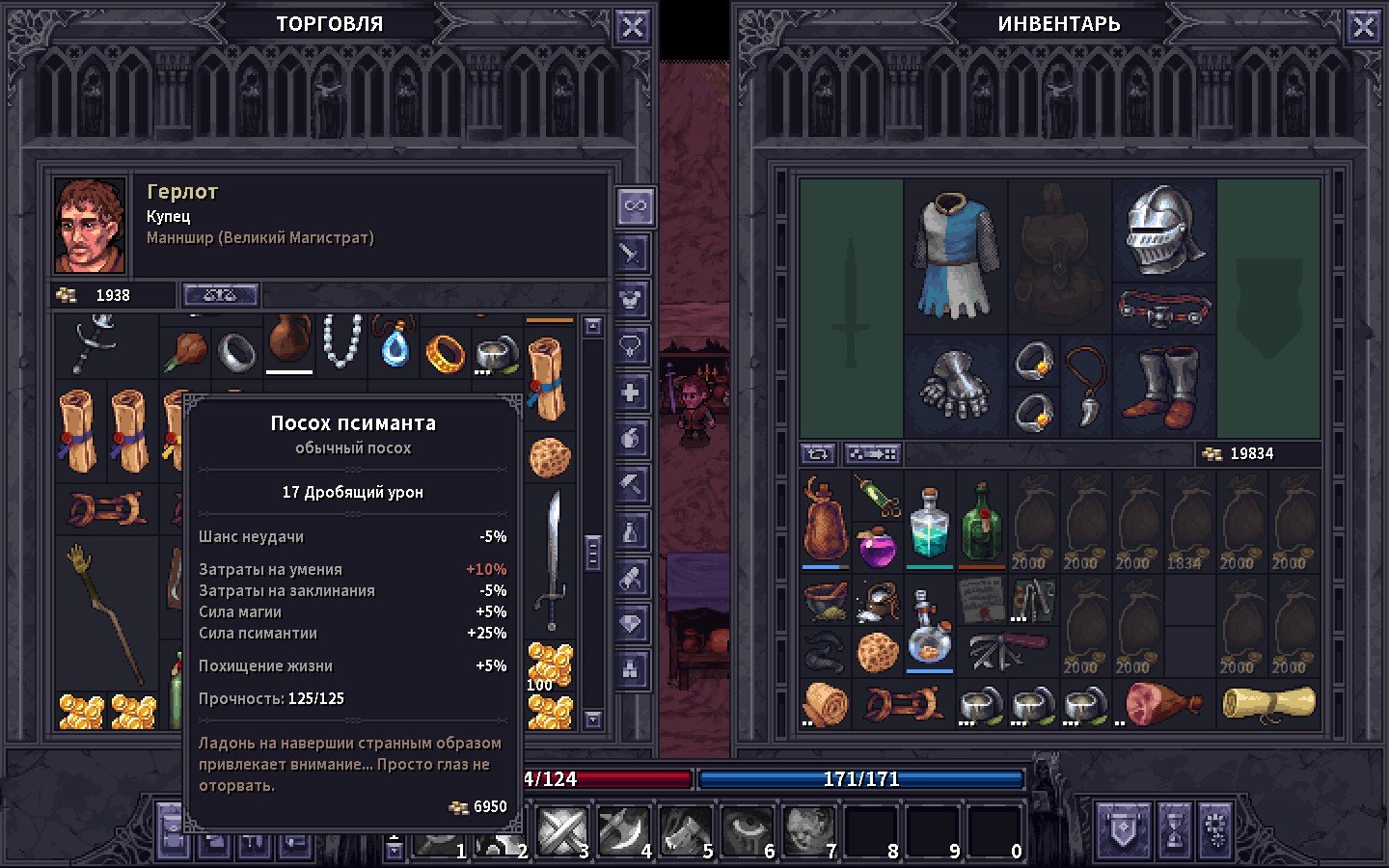Close the inventory window
The width and height of the screenshot is (1389, 868).
(1363, 27)
